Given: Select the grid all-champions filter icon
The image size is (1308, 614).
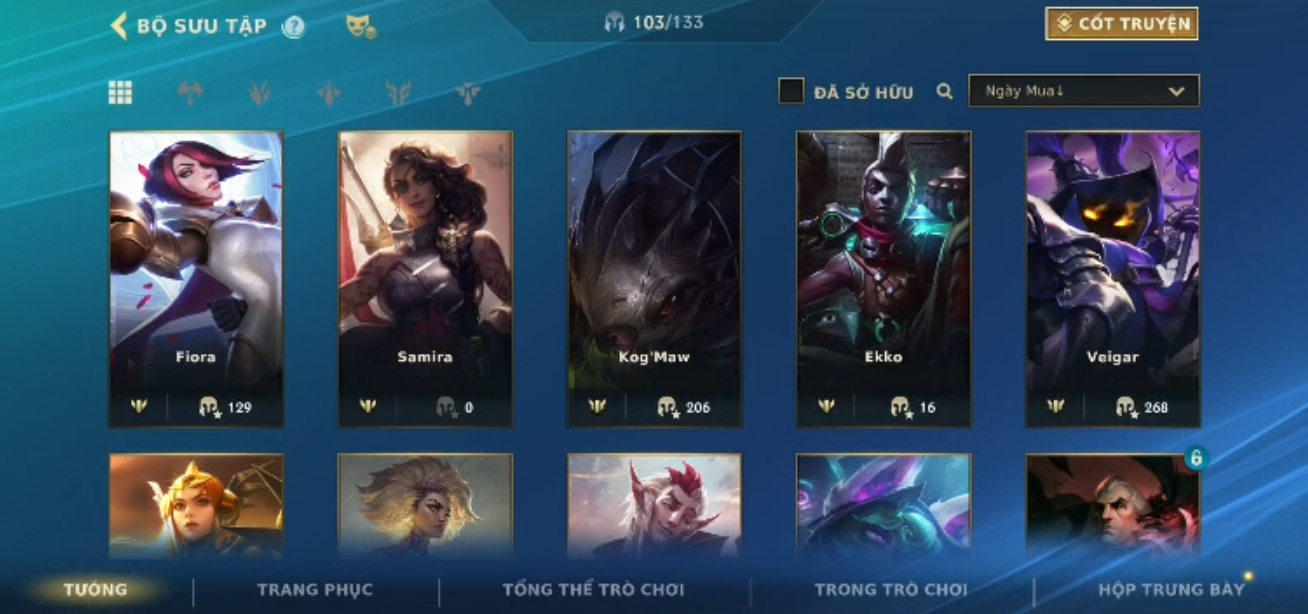Looking at the screenshot, I should point(120,93).
